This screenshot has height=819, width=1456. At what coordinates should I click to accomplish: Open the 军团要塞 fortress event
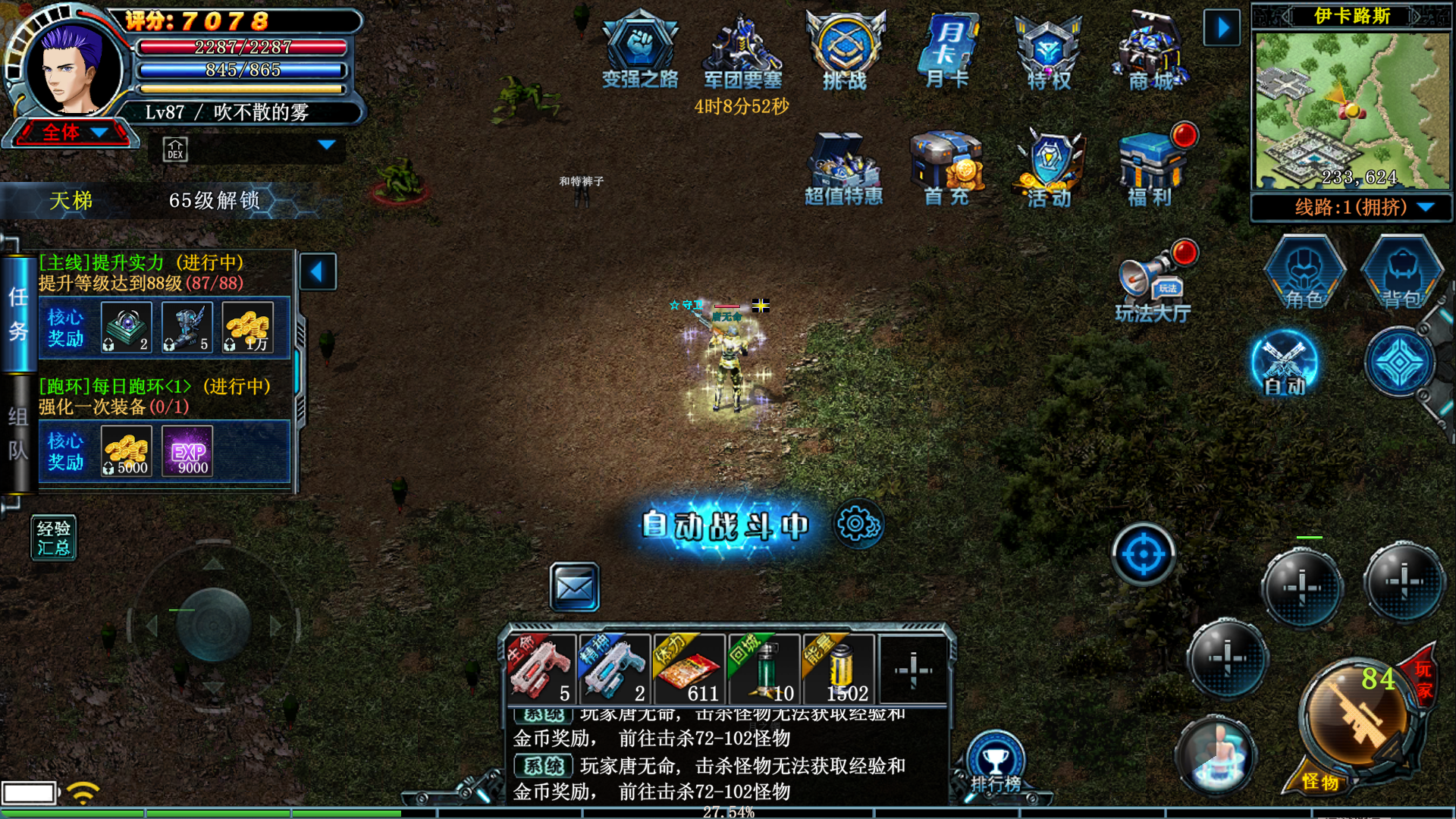point(742,50)
